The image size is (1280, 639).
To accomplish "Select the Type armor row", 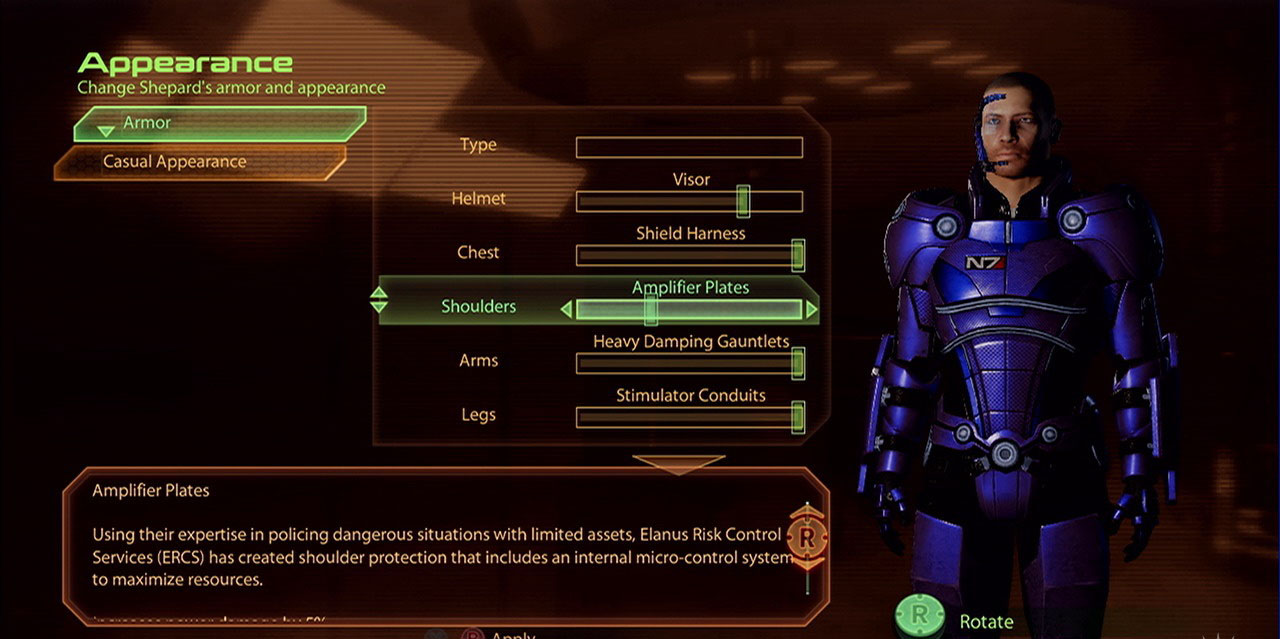I will 689,148.
